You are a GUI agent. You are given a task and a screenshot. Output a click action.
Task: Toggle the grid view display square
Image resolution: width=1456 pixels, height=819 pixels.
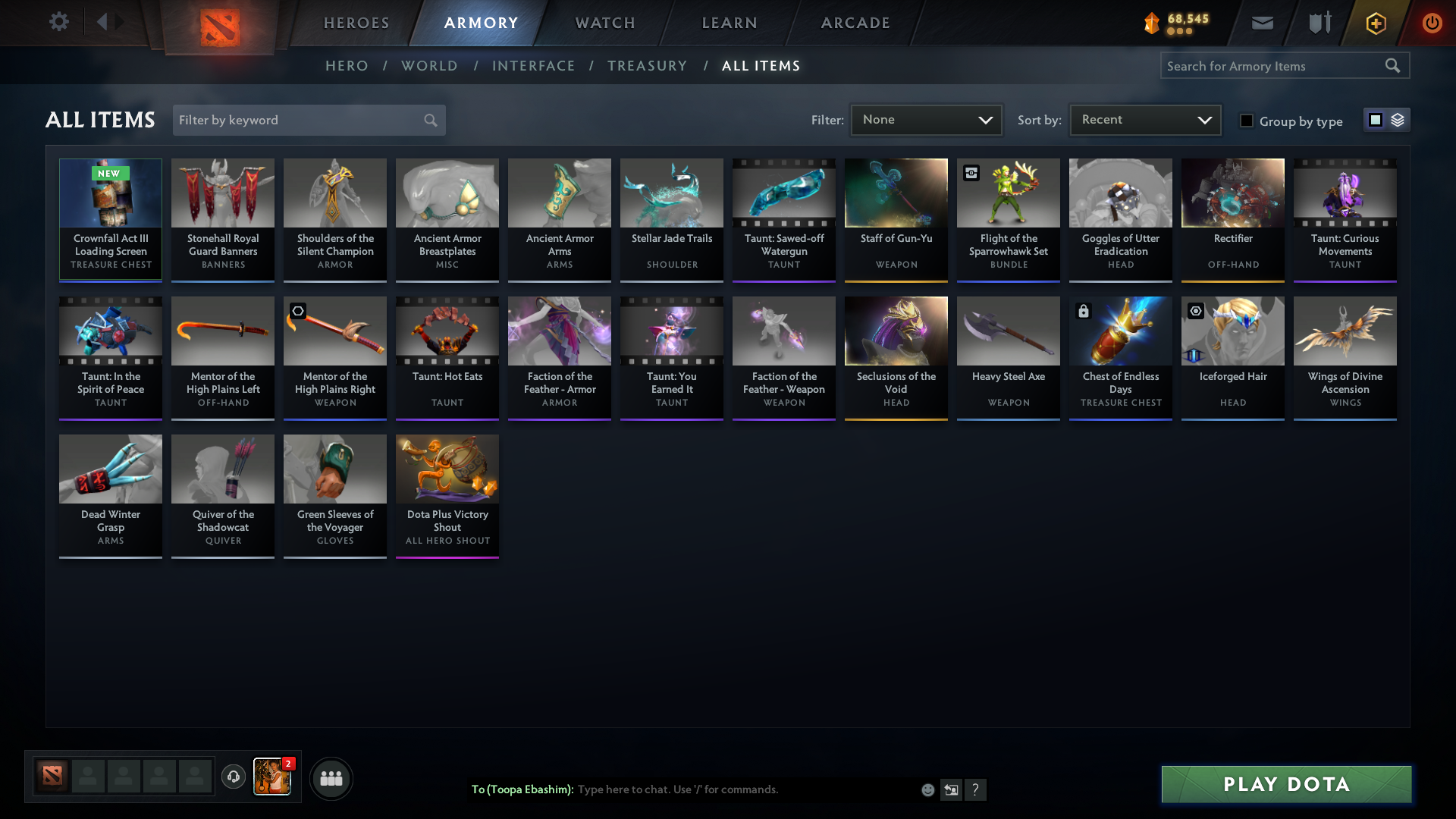pyautogui.click(x=1375, y=119)
